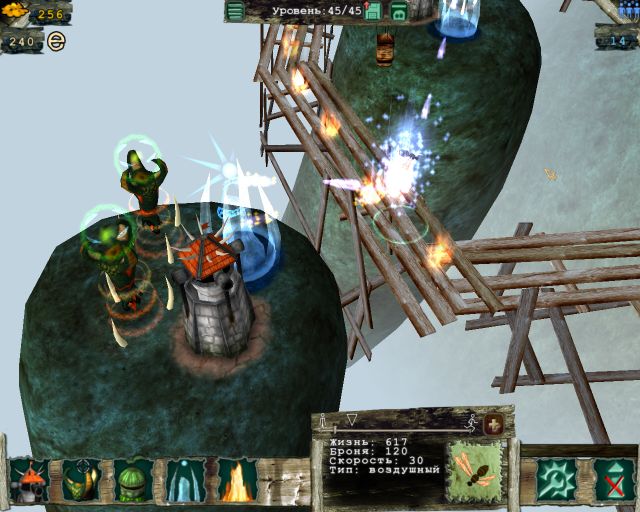Open the menu button beside Уровень
The width and height of the screenshot is (640, 512).
pyautogui.click(x=235, y=11)
